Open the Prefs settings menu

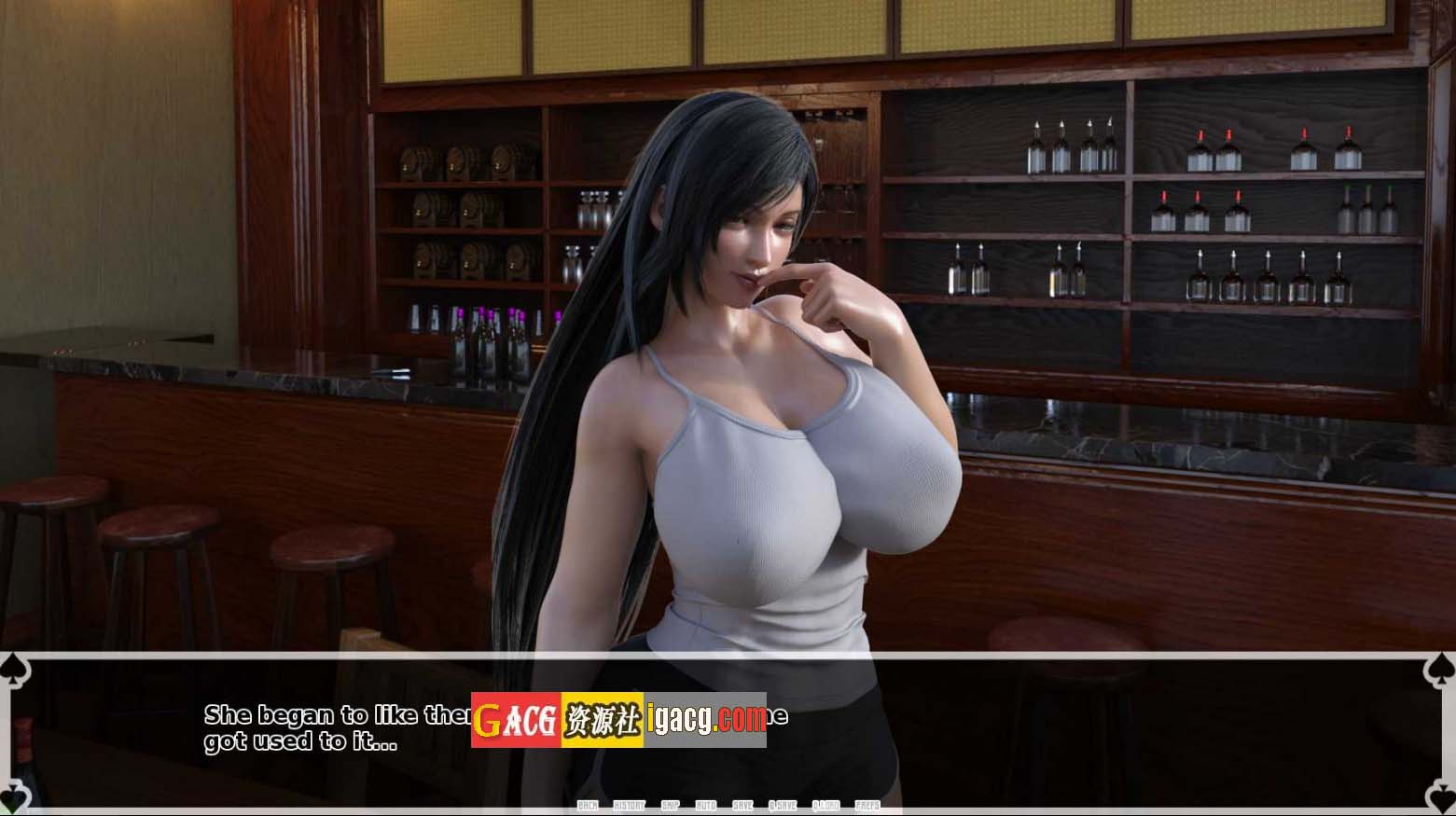point(867,806)
